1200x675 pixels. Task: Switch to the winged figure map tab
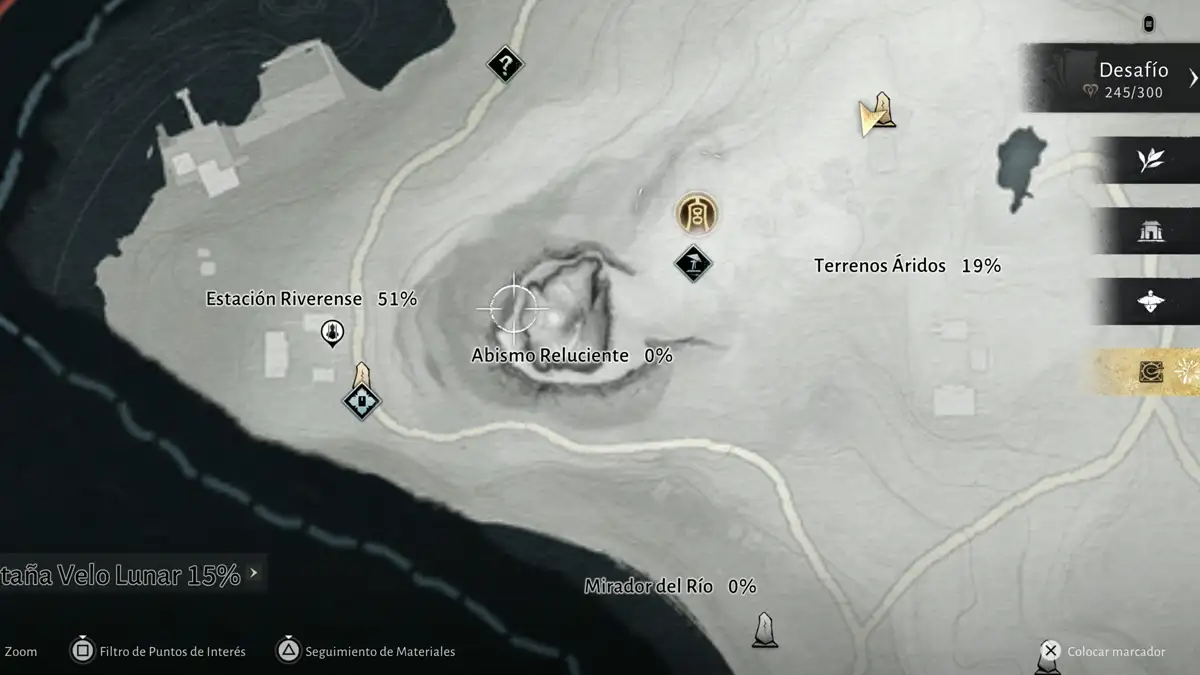tap(1150, 301)
